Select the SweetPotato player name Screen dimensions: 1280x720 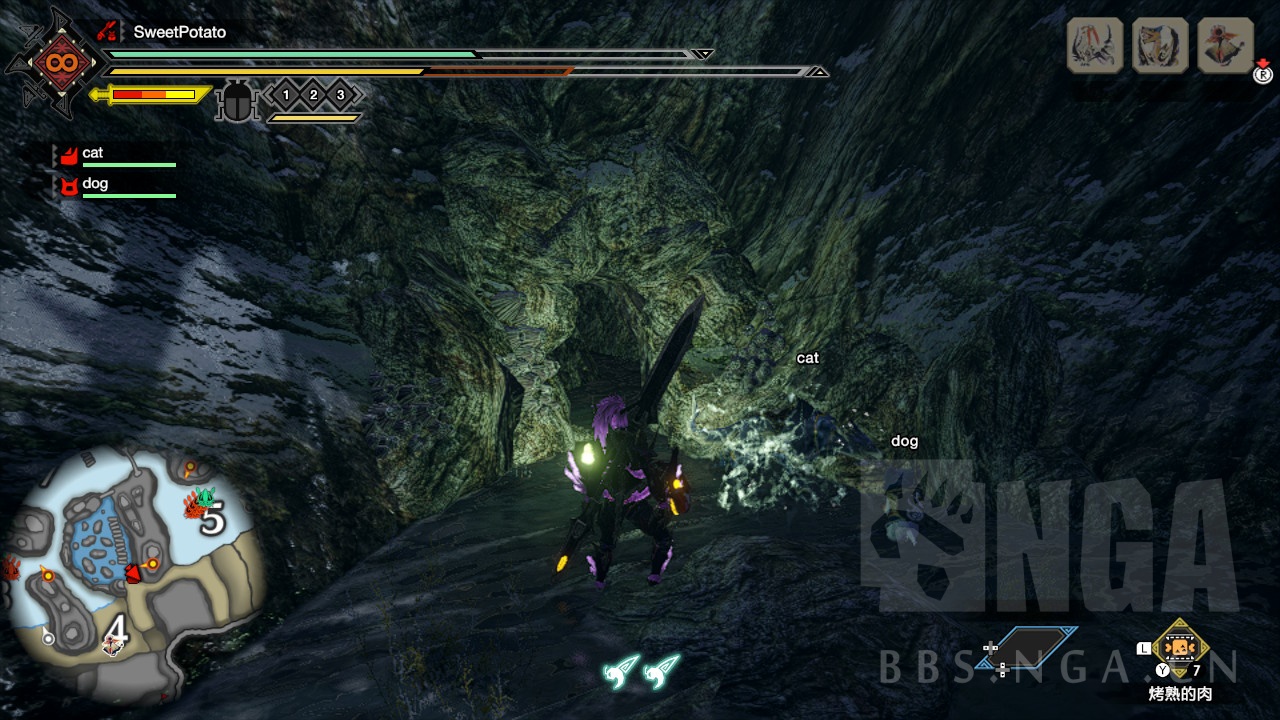coord(179,32)
